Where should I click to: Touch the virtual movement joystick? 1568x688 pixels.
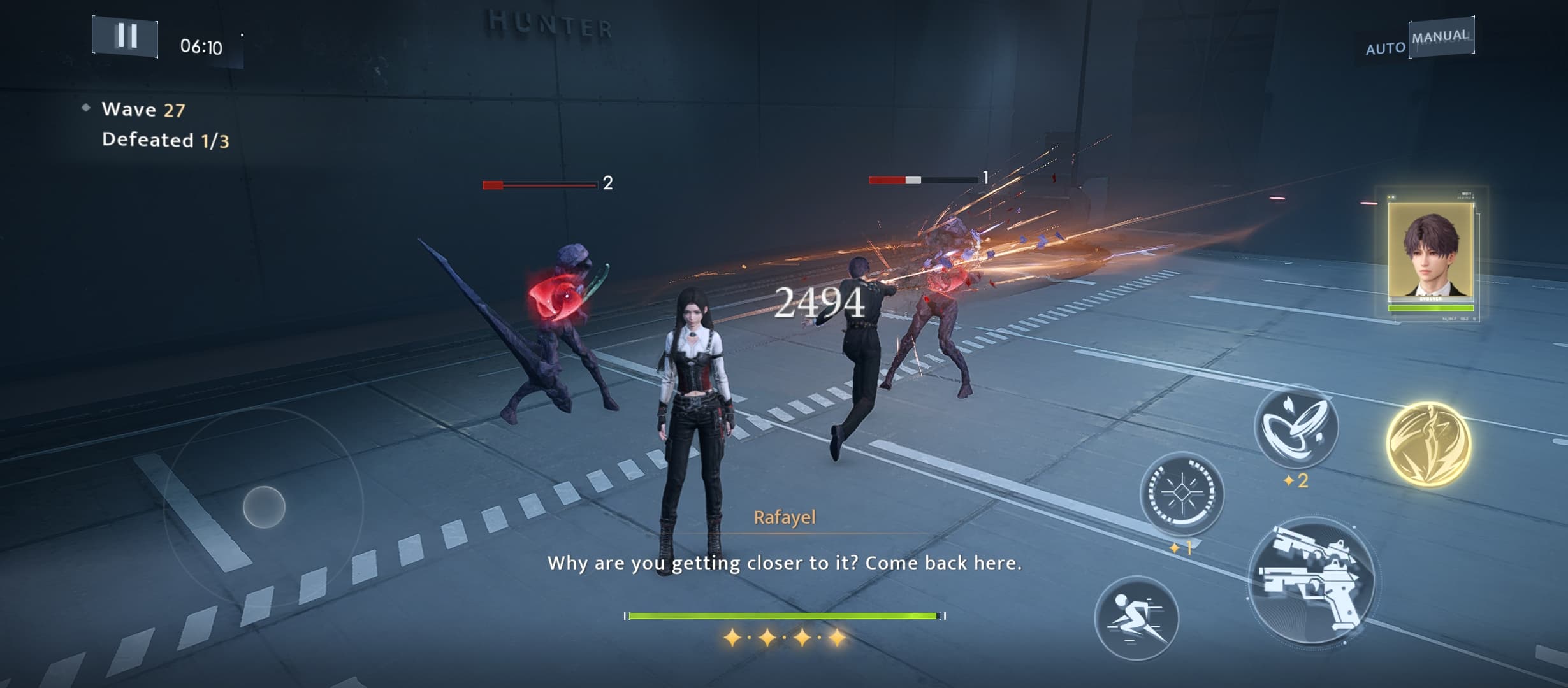click(x=264, y=507)
